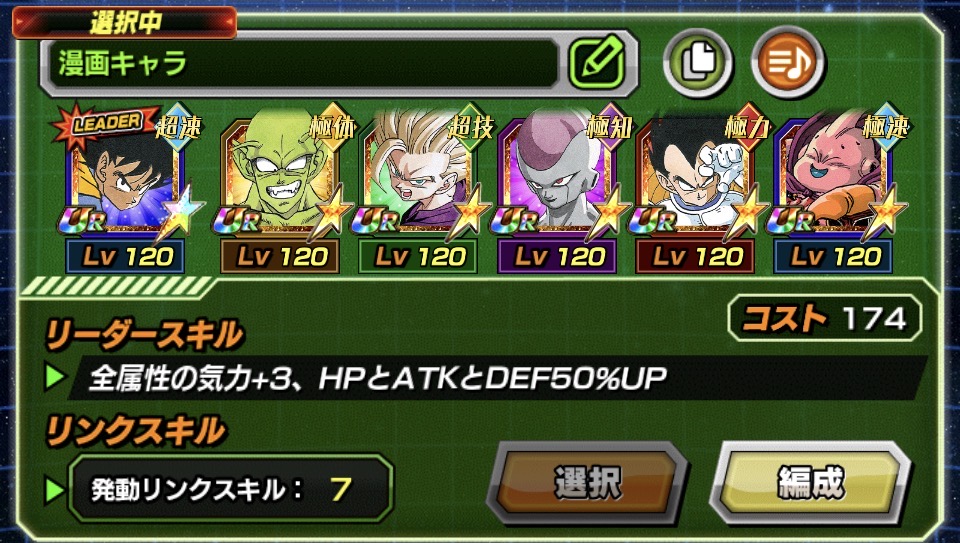The height and width of the screenshot is (543, 960).
Task: Edit the team name with the pencil button
Action: pos(597,65)
